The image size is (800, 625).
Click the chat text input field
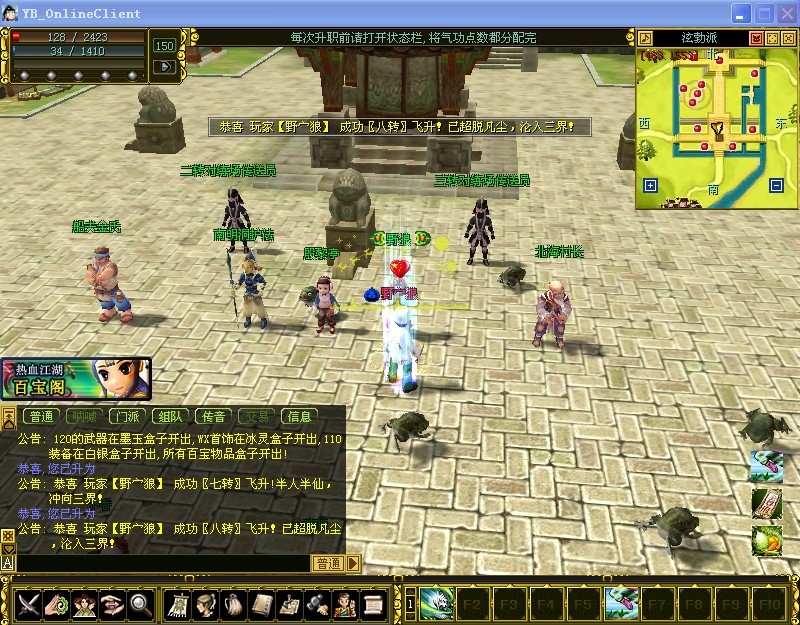tap(160, 564)
